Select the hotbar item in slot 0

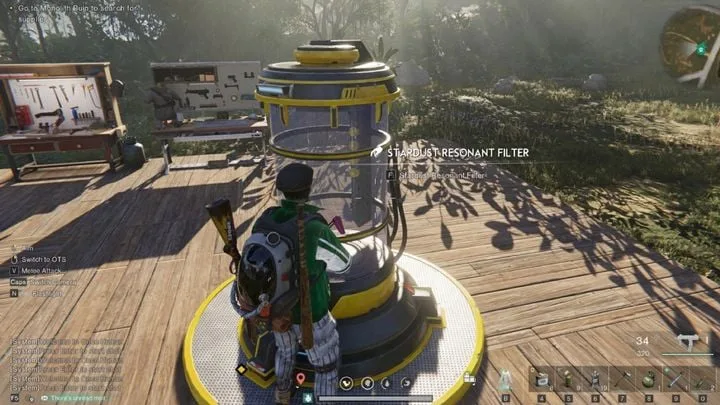click(700, 380)
